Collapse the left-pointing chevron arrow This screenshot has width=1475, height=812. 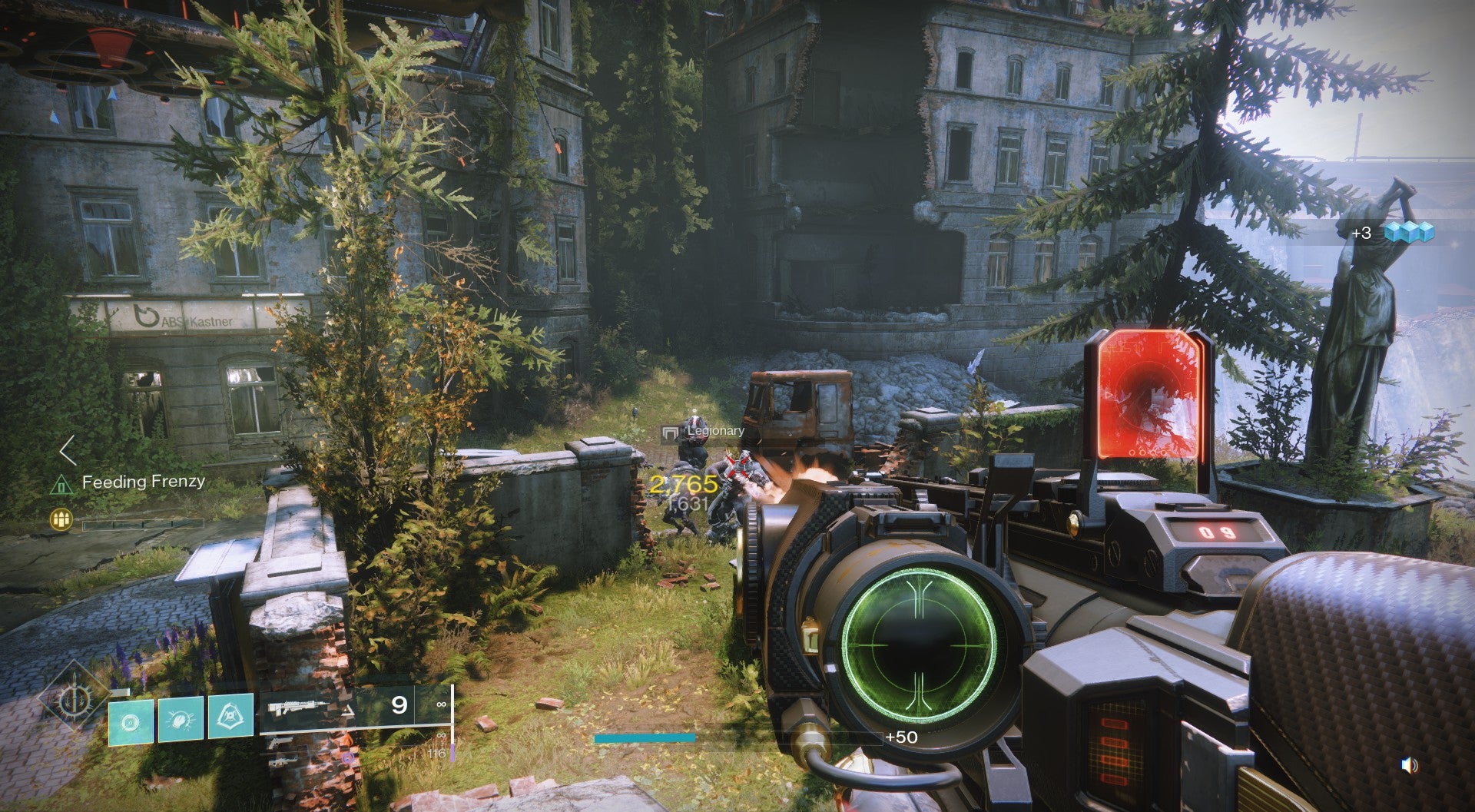[x=68, y=451]
